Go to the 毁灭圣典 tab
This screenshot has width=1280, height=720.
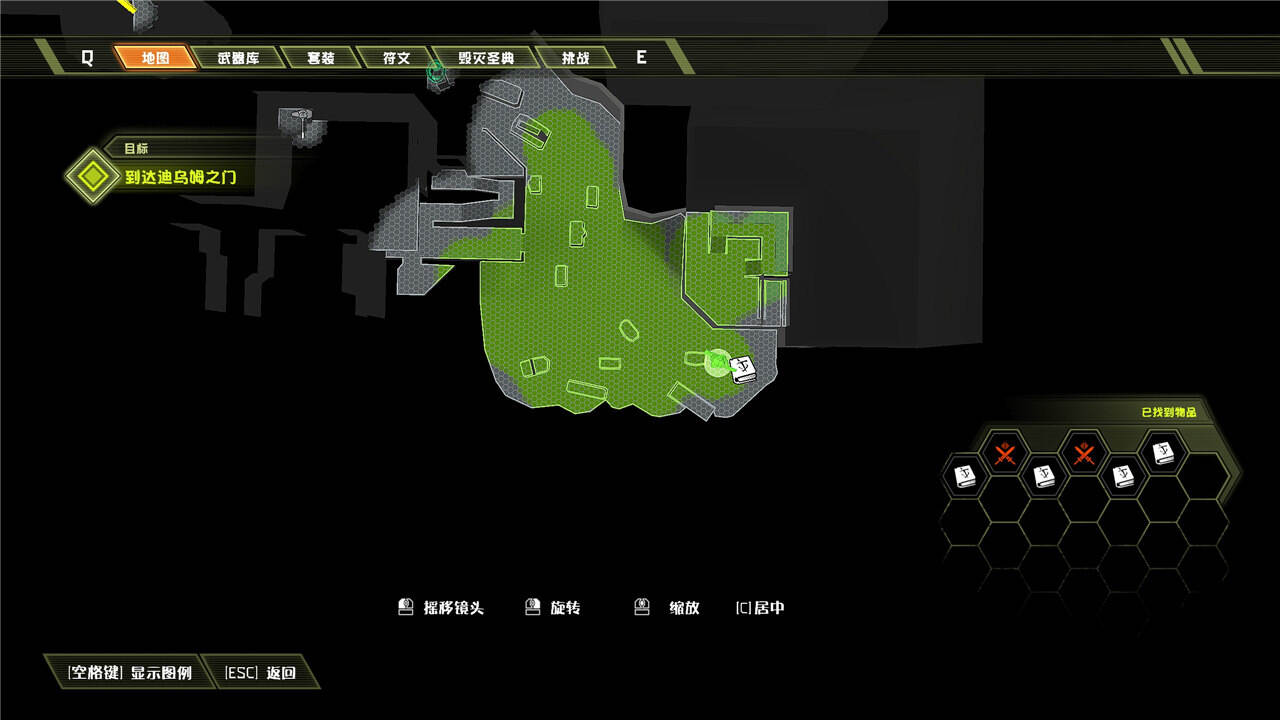click(x=486, y=58)
